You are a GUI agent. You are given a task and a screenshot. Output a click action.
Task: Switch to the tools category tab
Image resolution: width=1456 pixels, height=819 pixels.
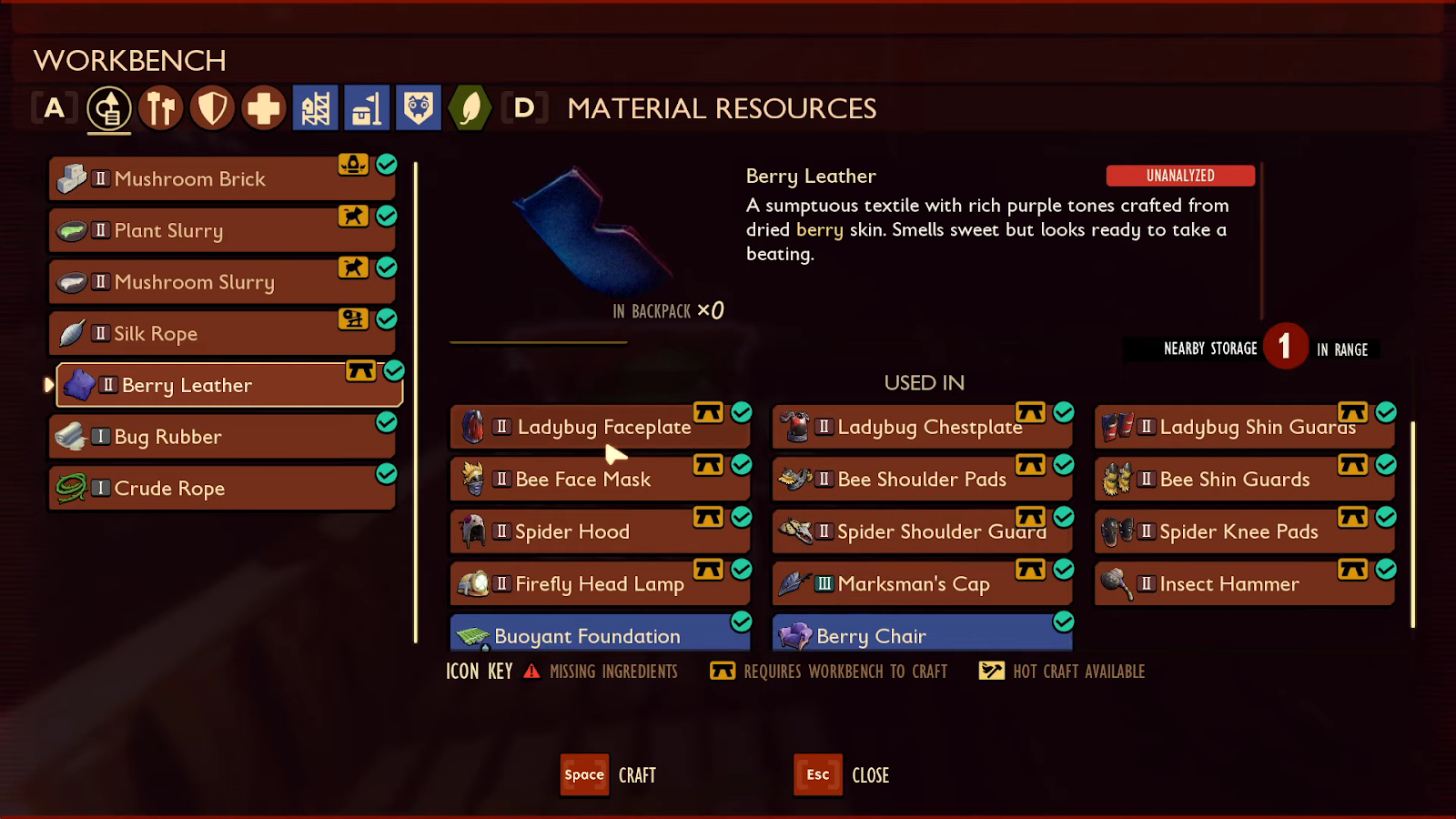(161, 109)
